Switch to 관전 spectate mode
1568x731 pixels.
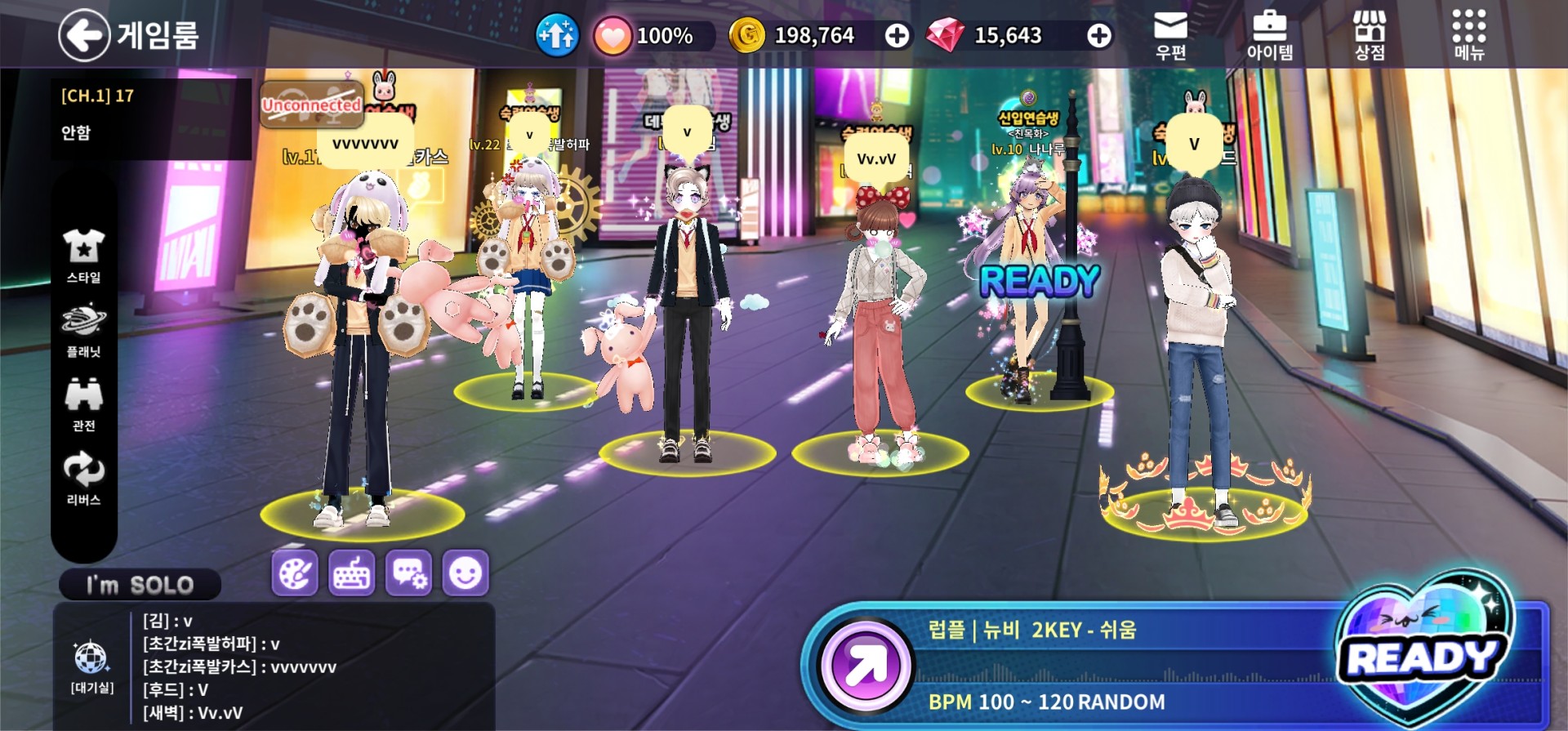[x=83, y=404]
